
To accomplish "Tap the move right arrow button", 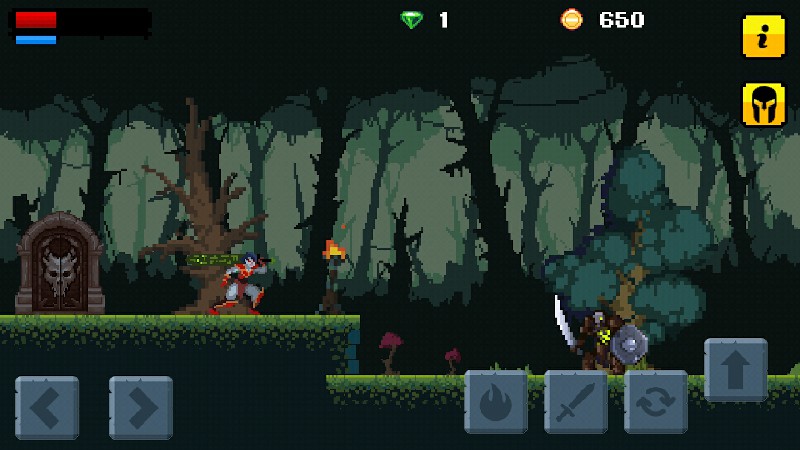I will click(x=141, y=407).
